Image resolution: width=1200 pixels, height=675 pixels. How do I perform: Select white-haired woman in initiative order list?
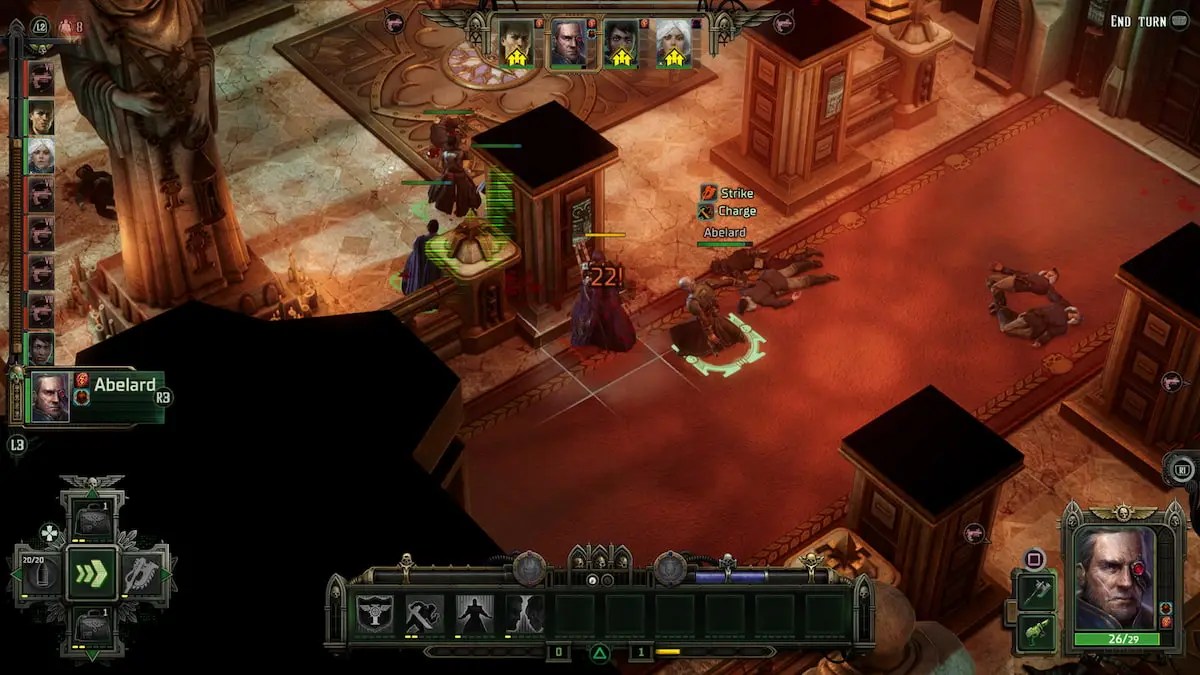click(41, 155)
